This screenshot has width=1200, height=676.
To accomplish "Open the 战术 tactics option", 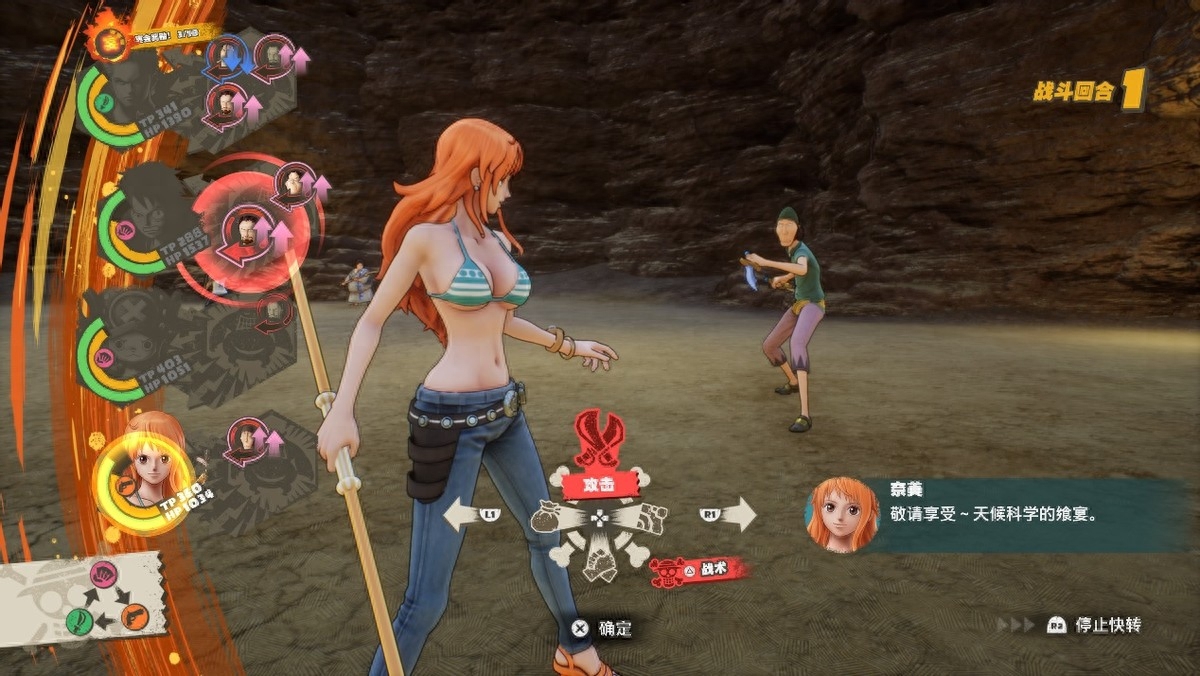I will [699, 571].
